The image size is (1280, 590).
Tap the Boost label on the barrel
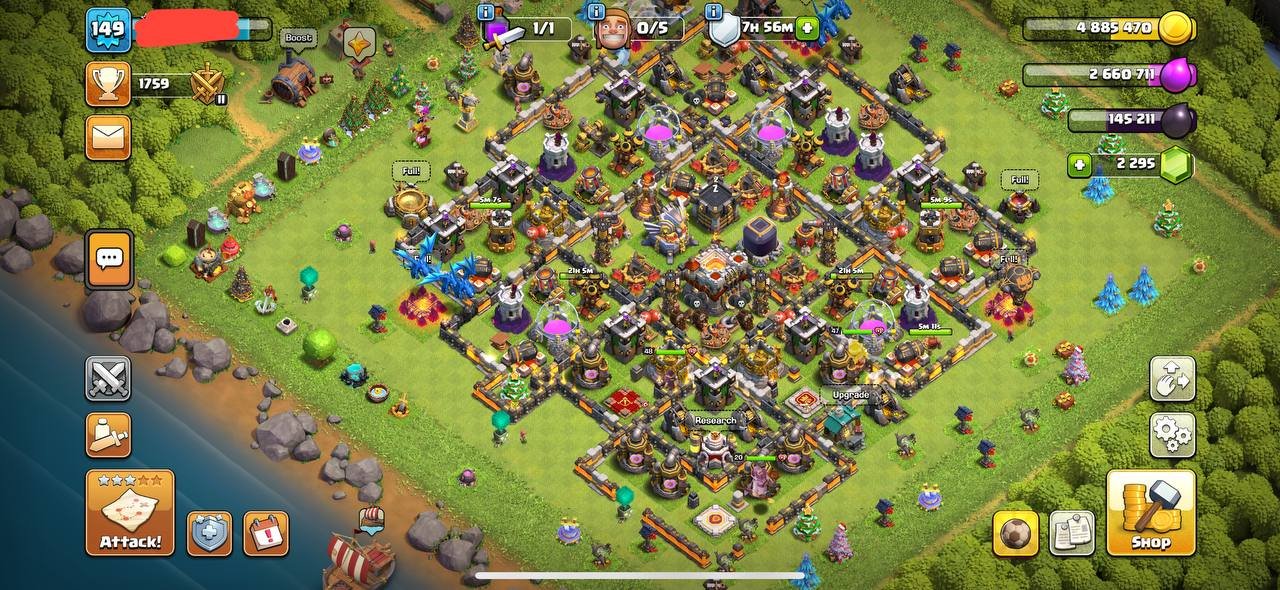298,38
